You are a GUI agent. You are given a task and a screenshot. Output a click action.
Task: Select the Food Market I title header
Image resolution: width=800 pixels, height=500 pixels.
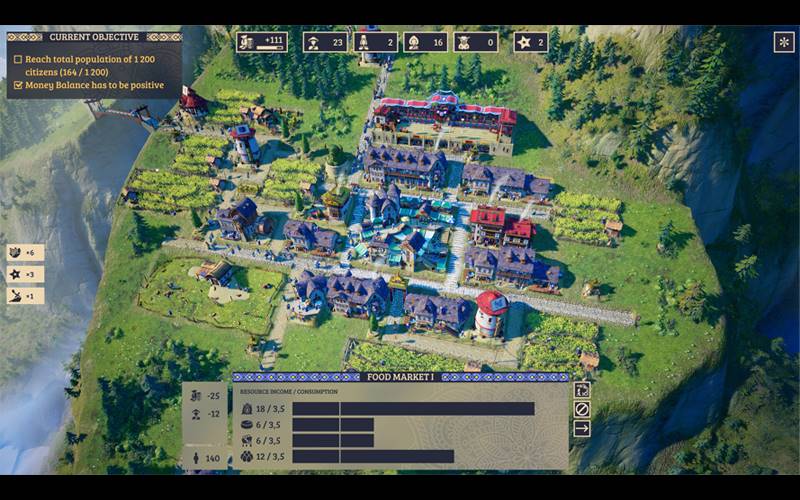click(x=400, y=377)
